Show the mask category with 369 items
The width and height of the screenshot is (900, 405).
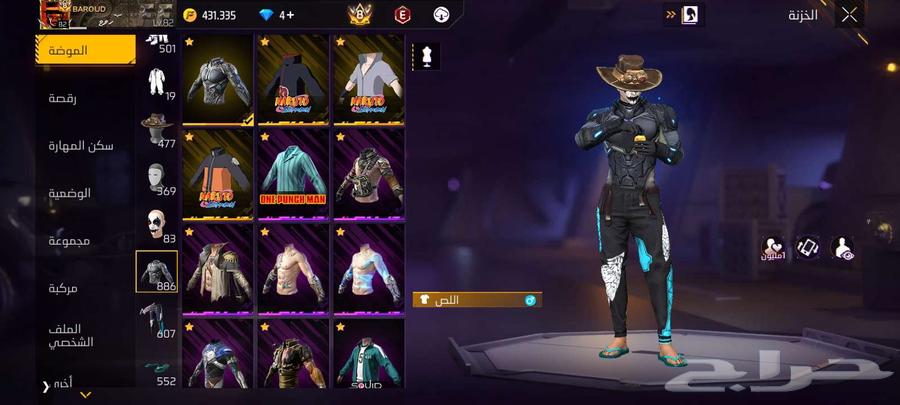click(x=157, y=178)
